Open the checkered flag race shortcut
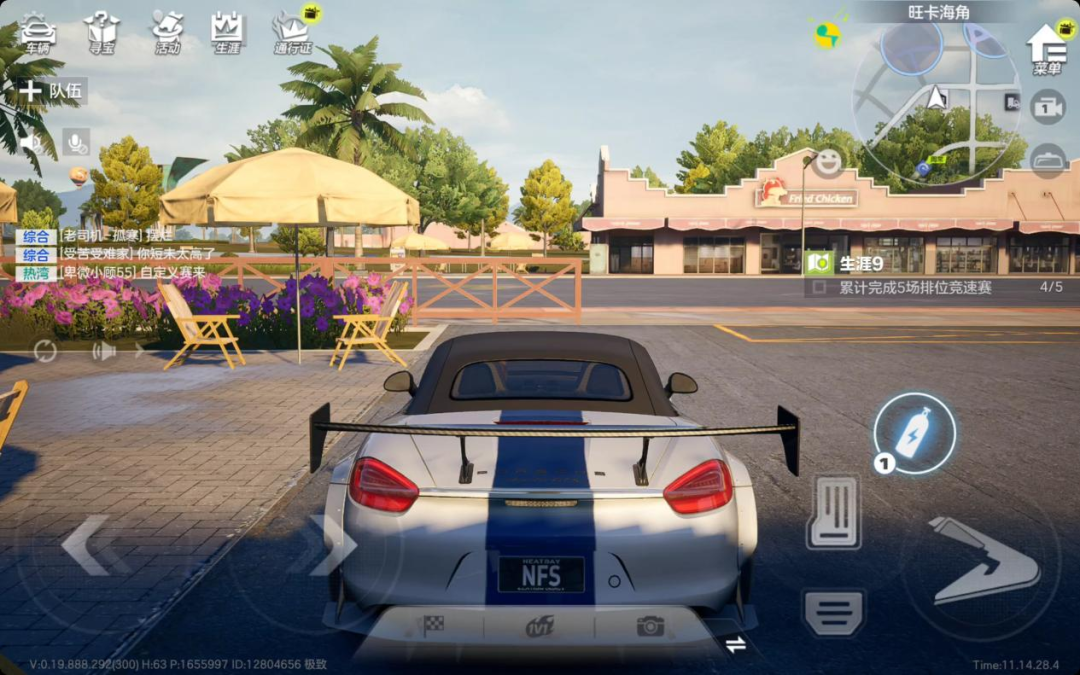The image size is (1080, 675). [433, 626]
